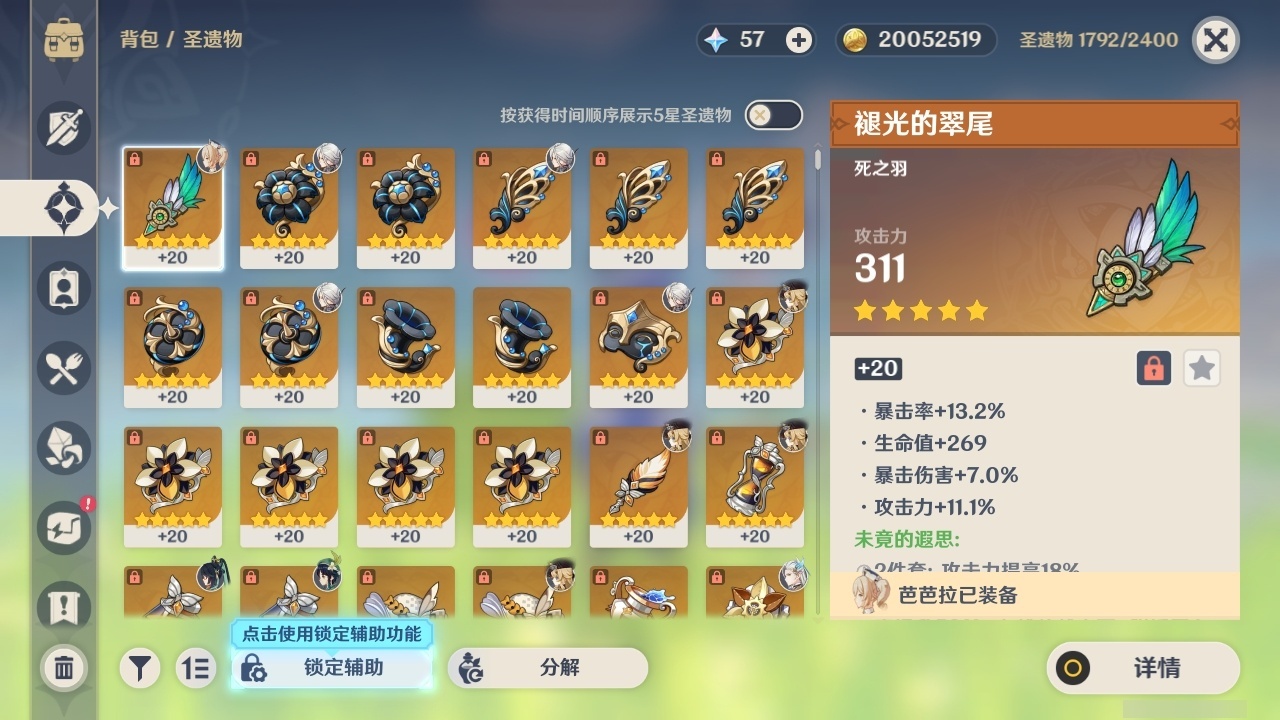1280x720 pixels.
Task: Open the gadgets tab with red notification badge
Action: coord(63,527)
